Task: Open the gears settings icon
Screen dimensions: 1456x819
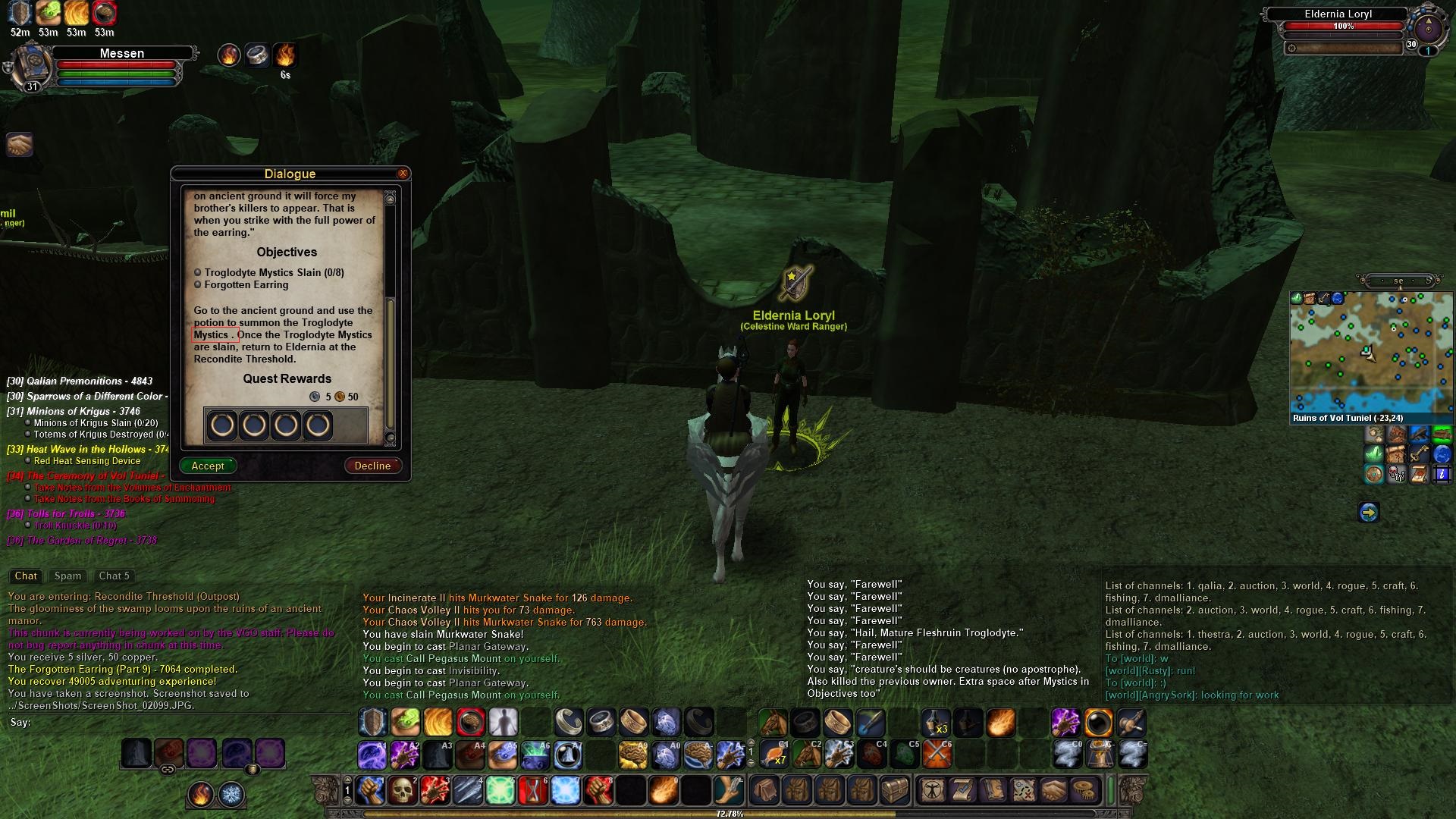Action: click(1087, 790)
